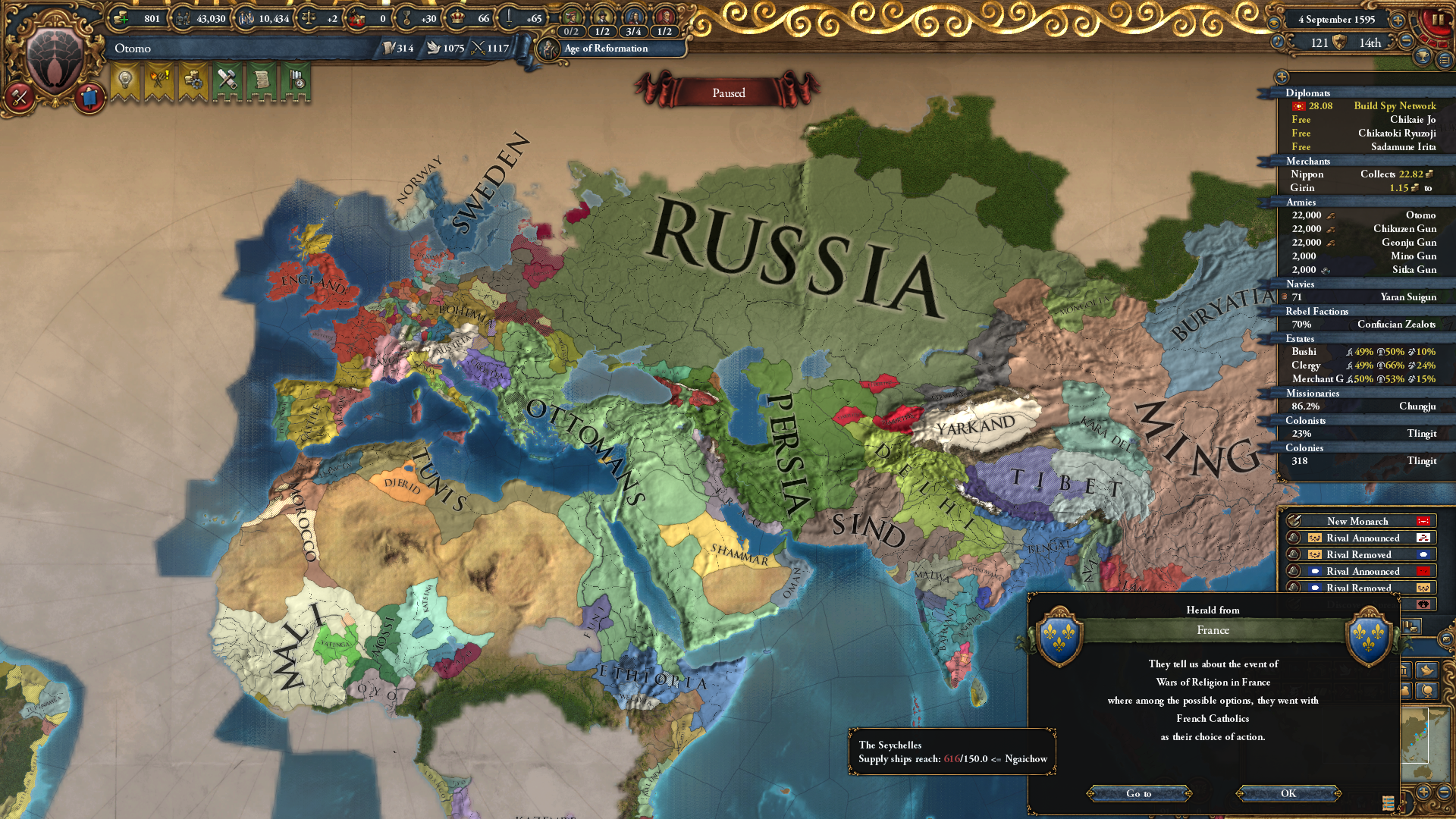Open terrain map mode with the globe icon
This screenshot has width=1456, height=819.
click(1426, 692)
